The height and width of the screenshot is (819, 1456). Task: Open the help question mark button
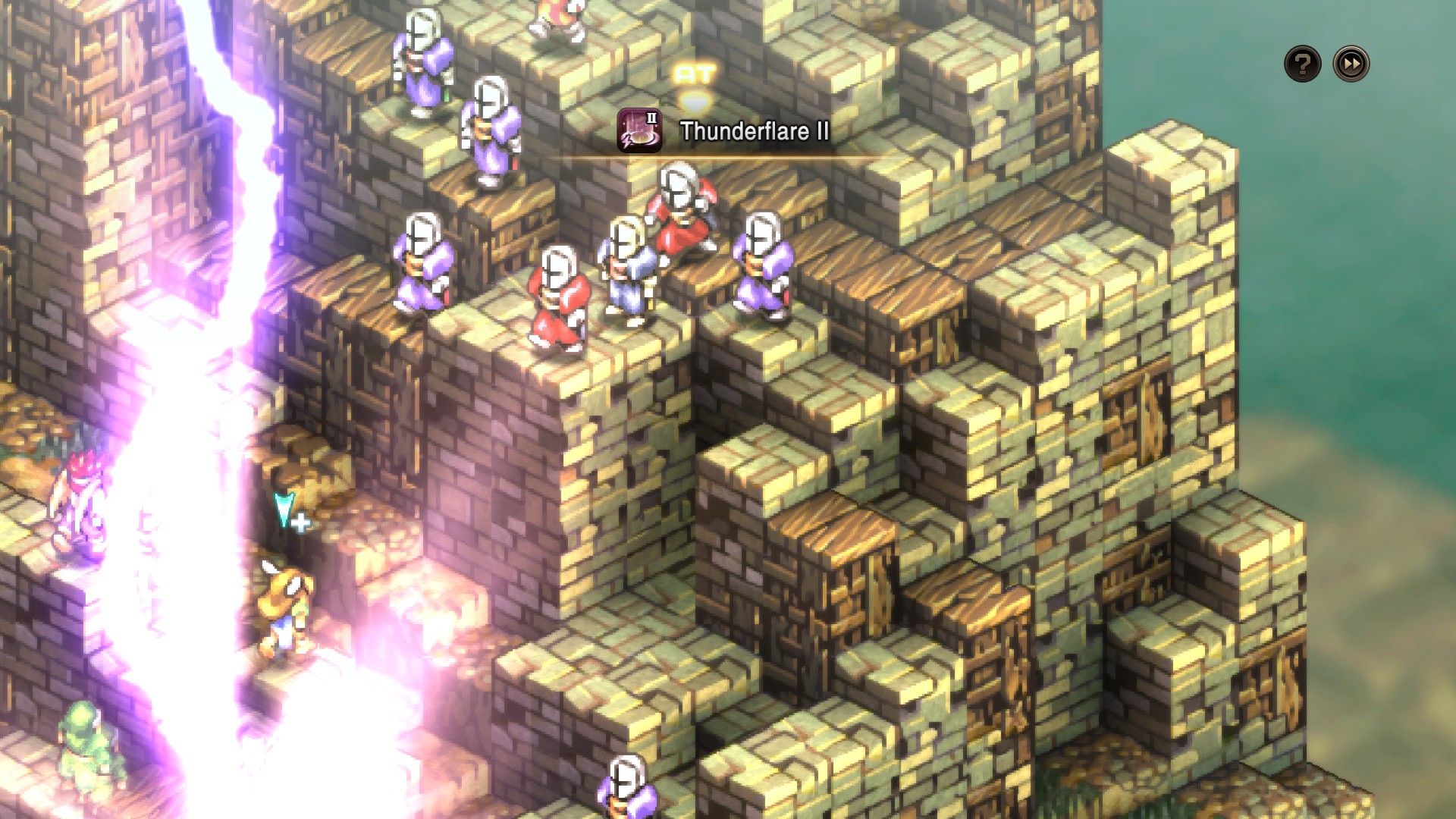click(1302, 64)
